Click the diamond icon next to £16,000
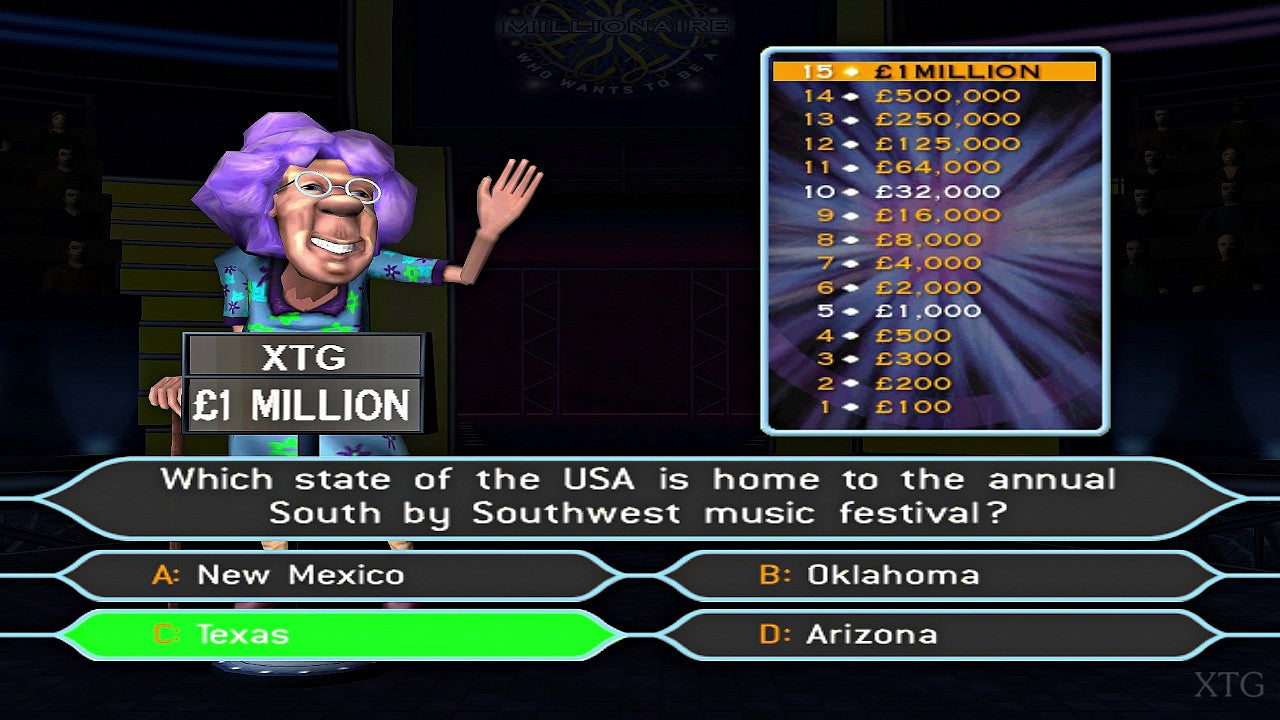This screenshot has height=720, width=1280. [849, 215]
